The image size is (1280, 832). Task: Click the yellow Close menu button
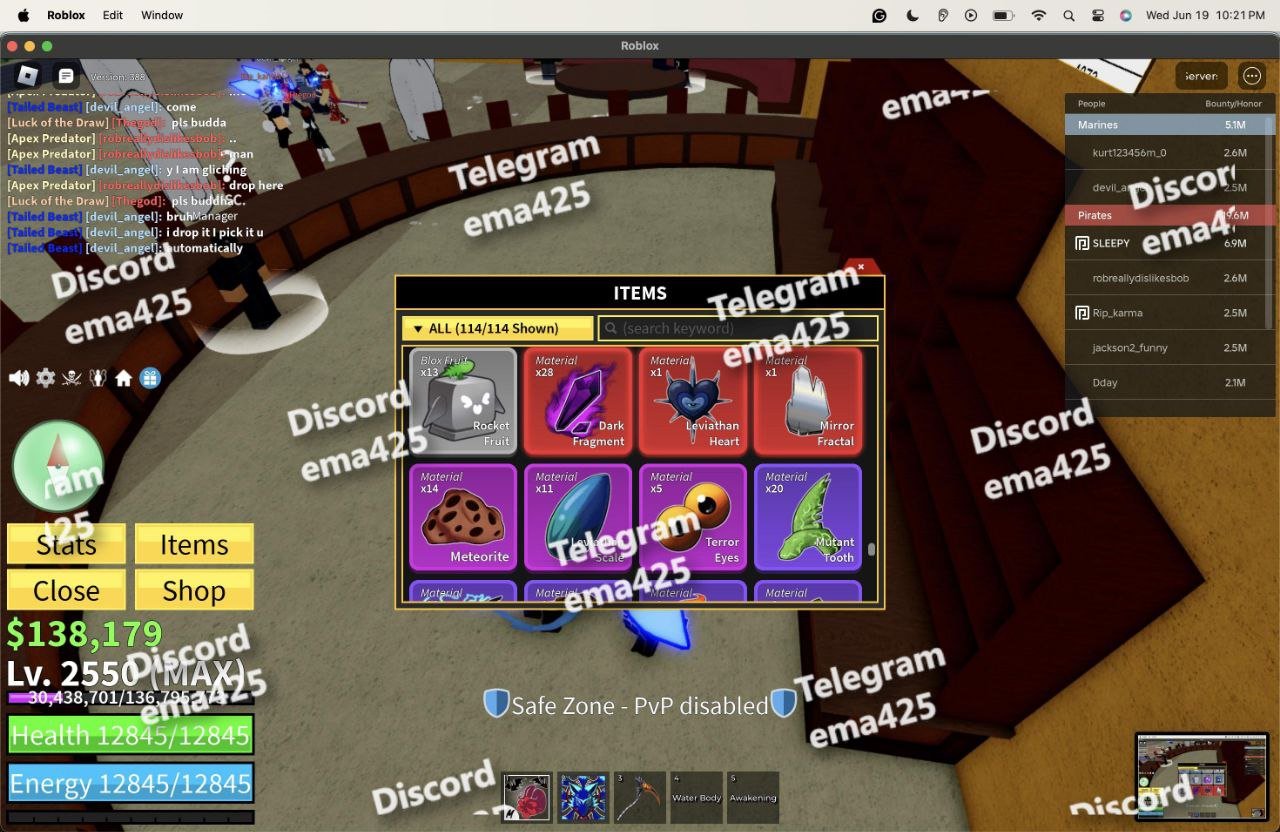[x=66, y=591]
